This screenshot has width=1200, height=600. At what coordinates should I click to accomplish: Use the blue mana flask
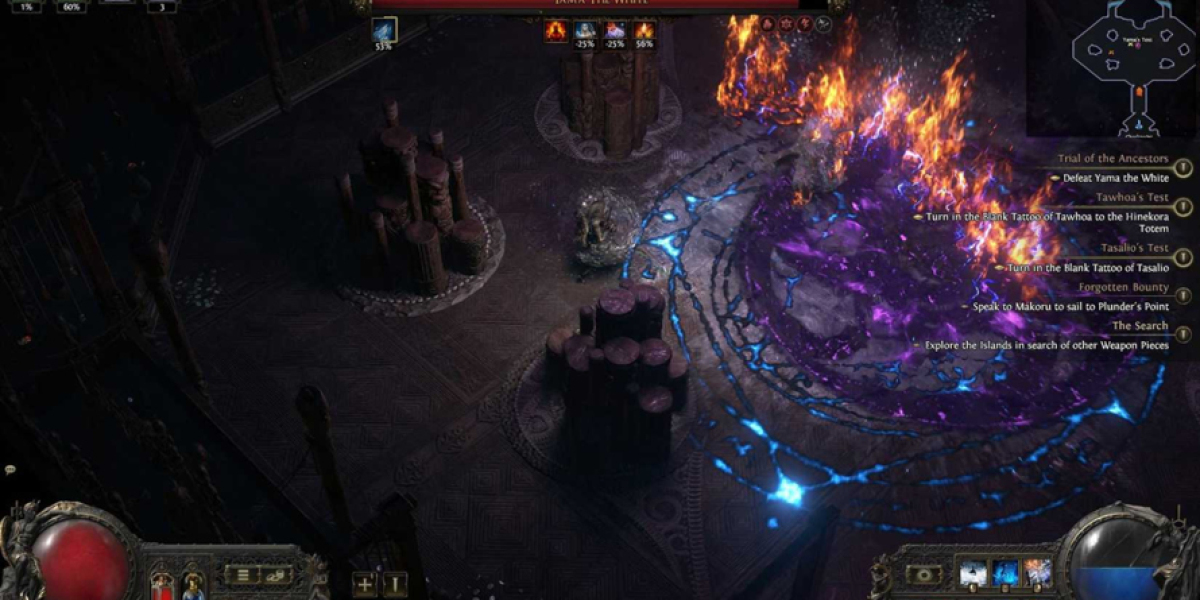pyautogui.click(x=192, y=584)
